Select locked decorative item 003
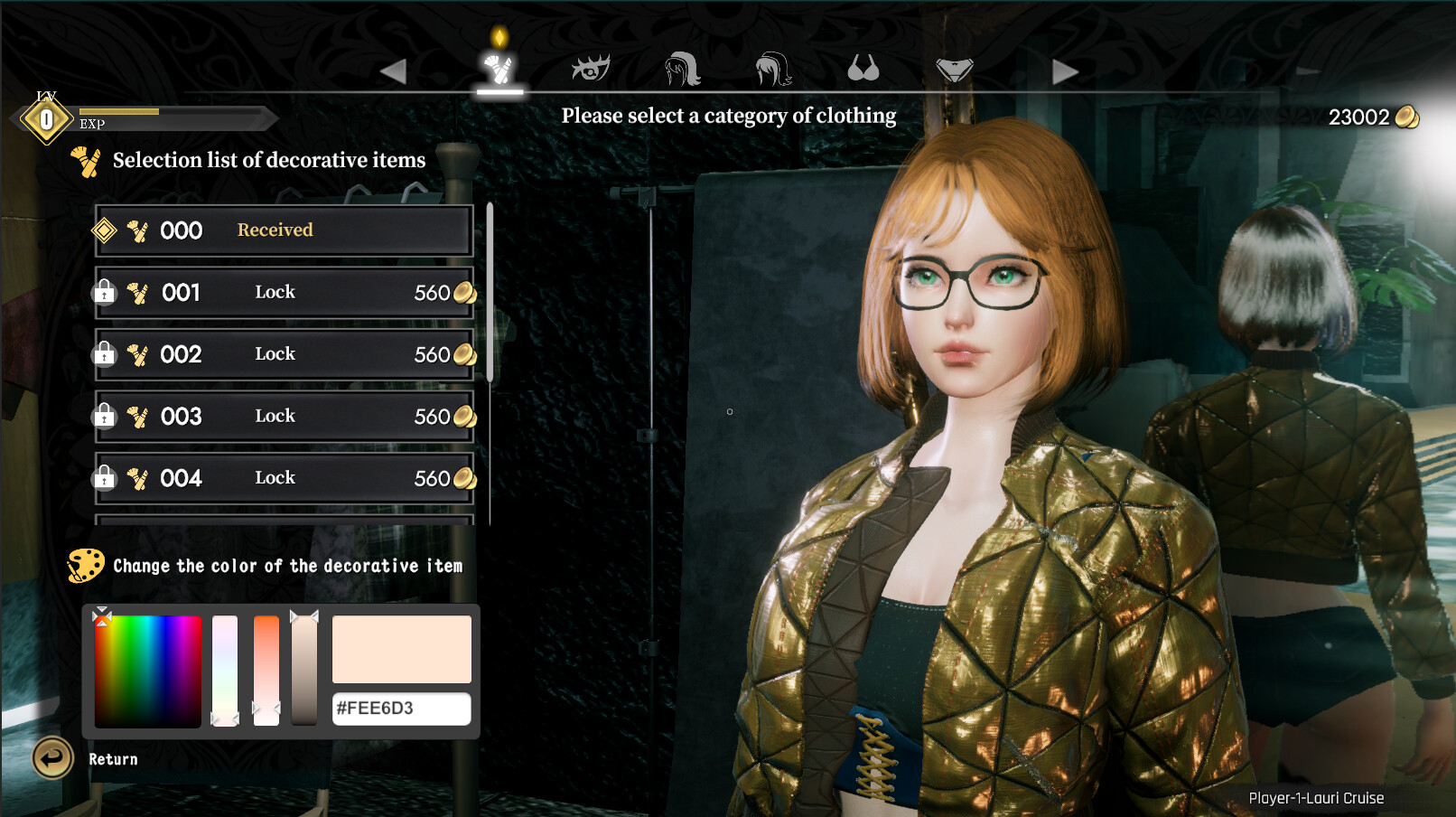Image resolution: width=1456 pixels, height=817 pixels. (284, 417)
